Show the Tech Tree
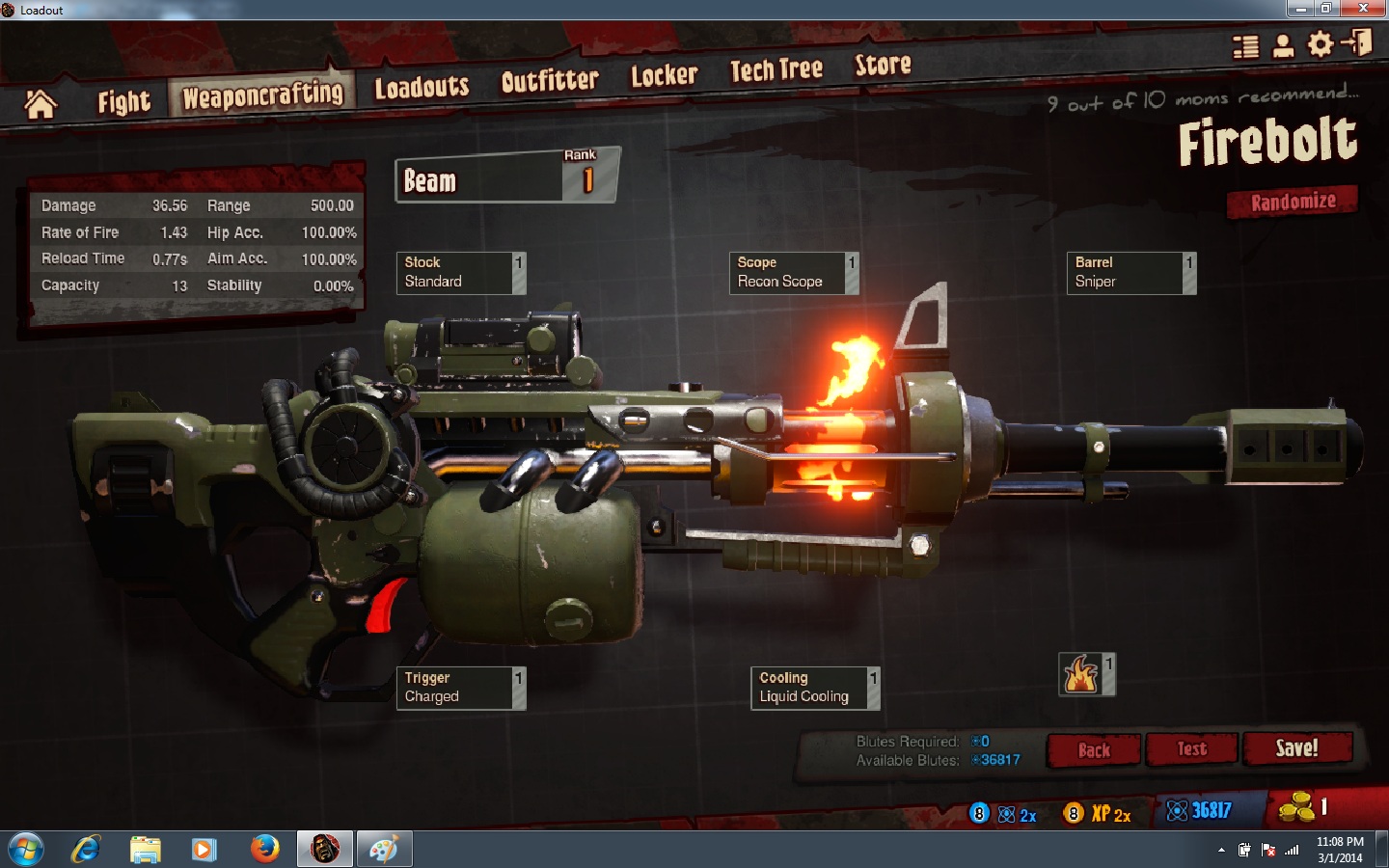This screenshot has height=868, width=1389. coord(776,69)
